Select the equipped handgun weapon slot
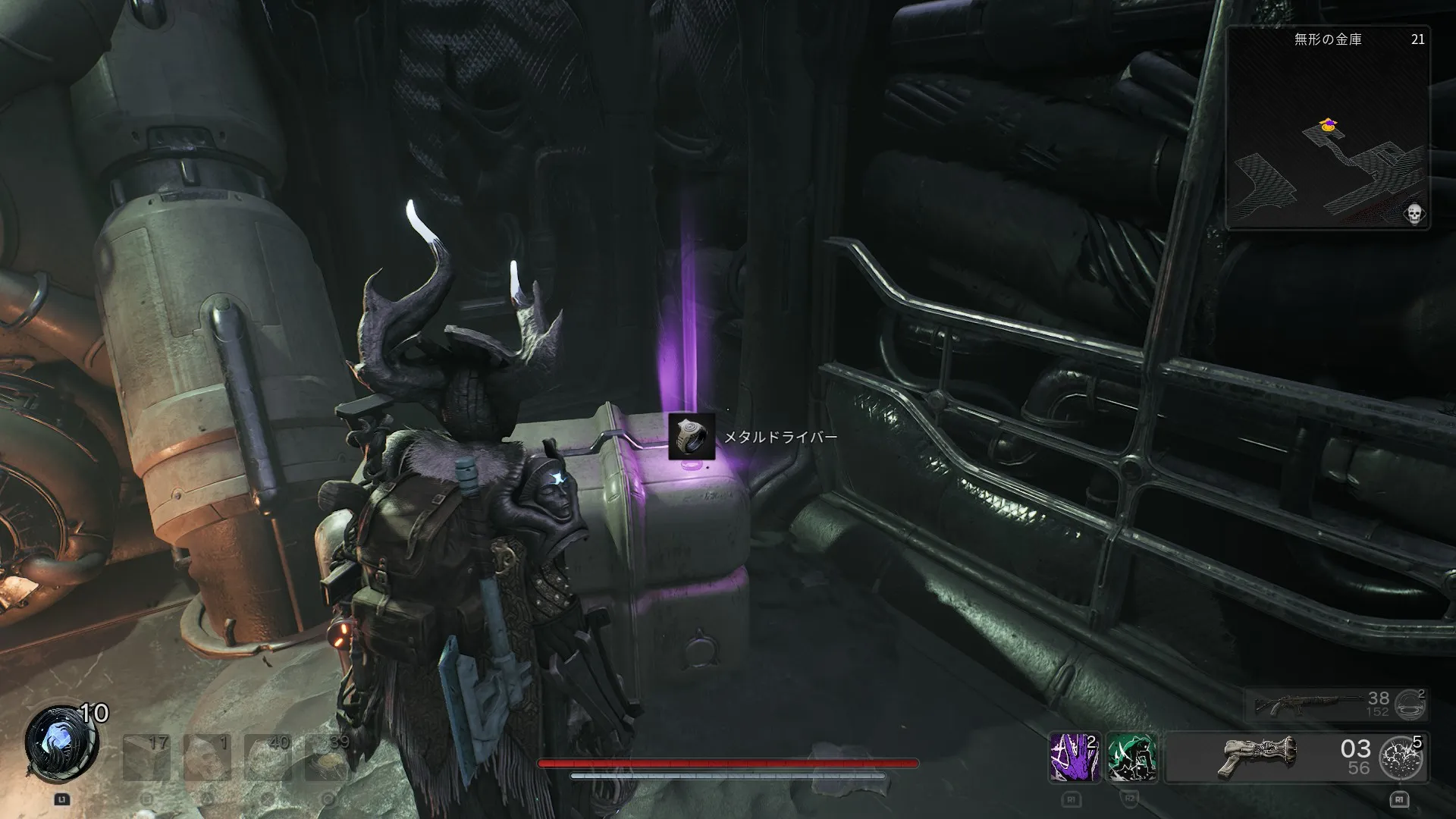Screen dimensions: 1456x819 [1274, 757]
